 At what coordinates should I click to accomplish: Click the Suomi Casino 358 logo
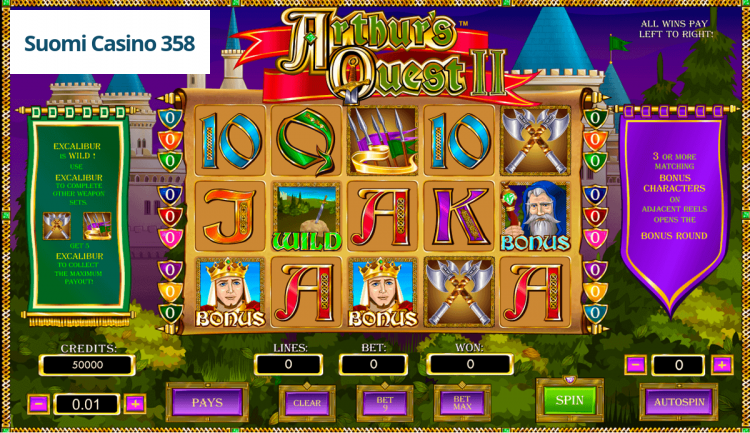tap(110, 44)
